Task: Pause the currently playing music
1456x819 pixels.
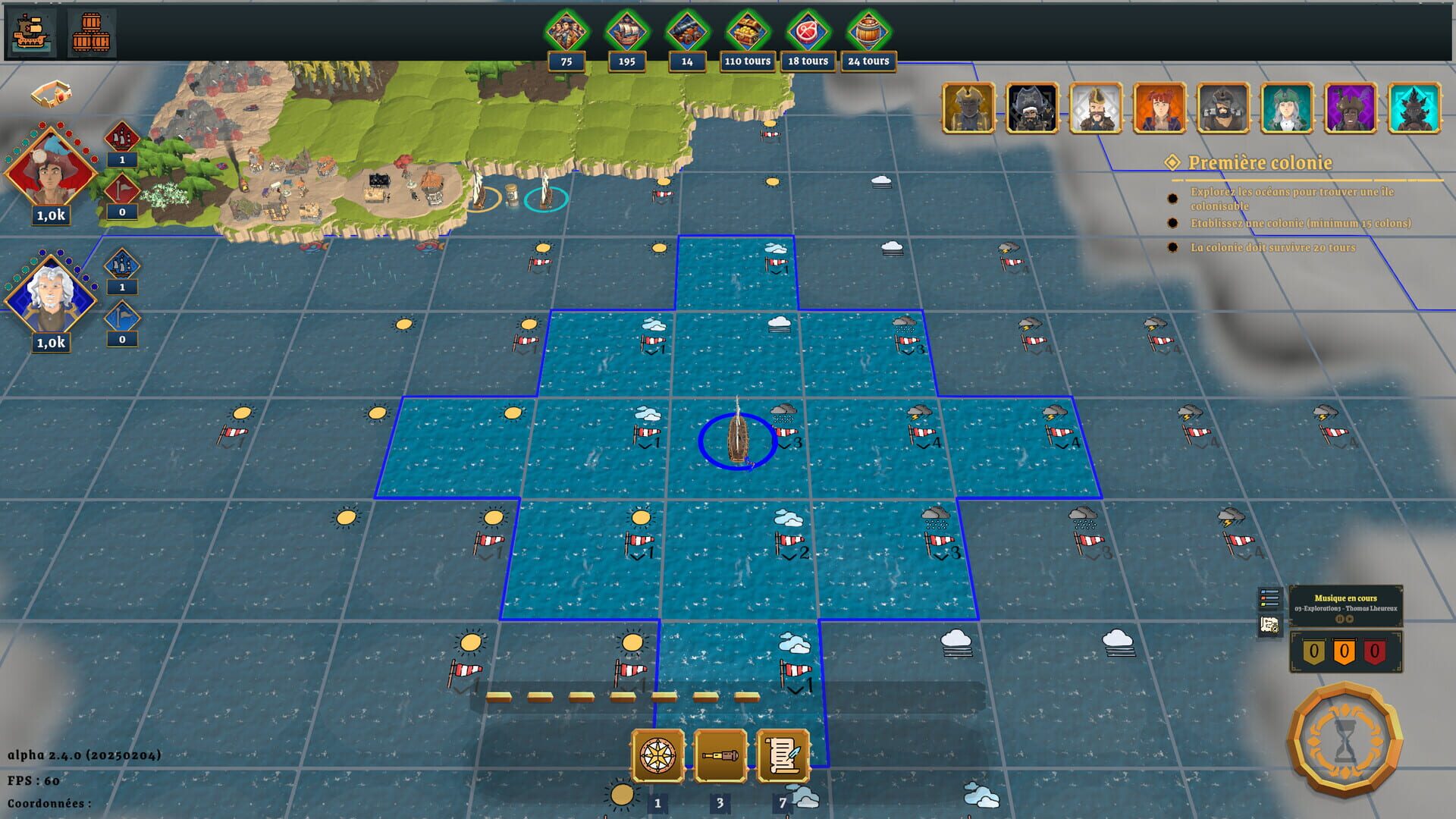Action: (1340, 620)
